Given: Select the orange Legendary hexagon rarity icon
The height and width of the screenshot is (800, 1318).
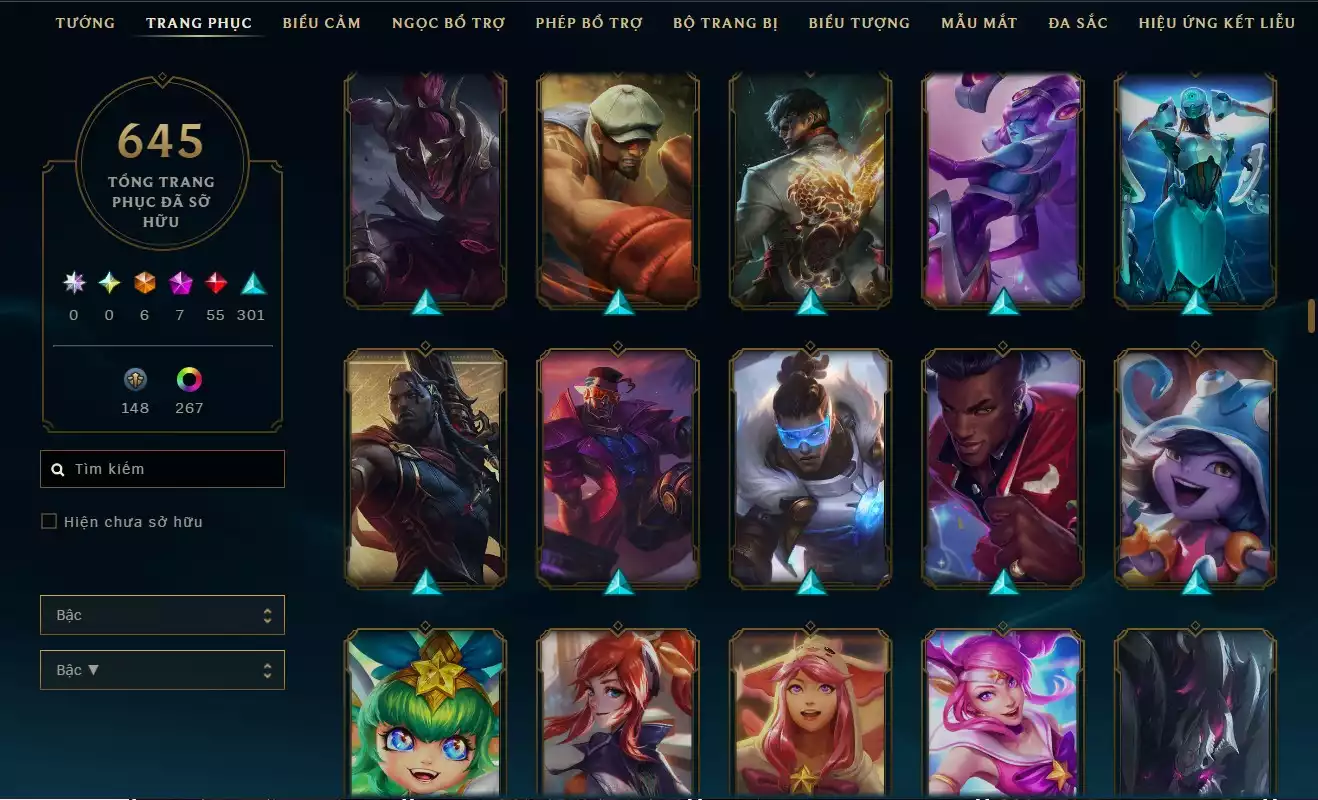Looking at the screenshot, I should coord(144,283).
